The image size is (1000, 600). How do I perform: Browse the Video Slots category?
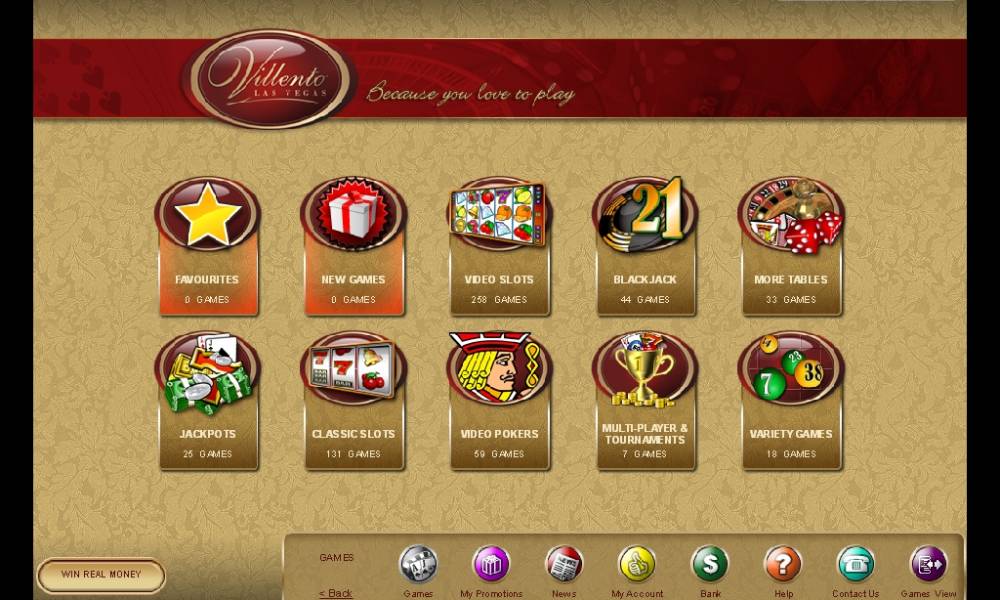(x=499, y=248)
